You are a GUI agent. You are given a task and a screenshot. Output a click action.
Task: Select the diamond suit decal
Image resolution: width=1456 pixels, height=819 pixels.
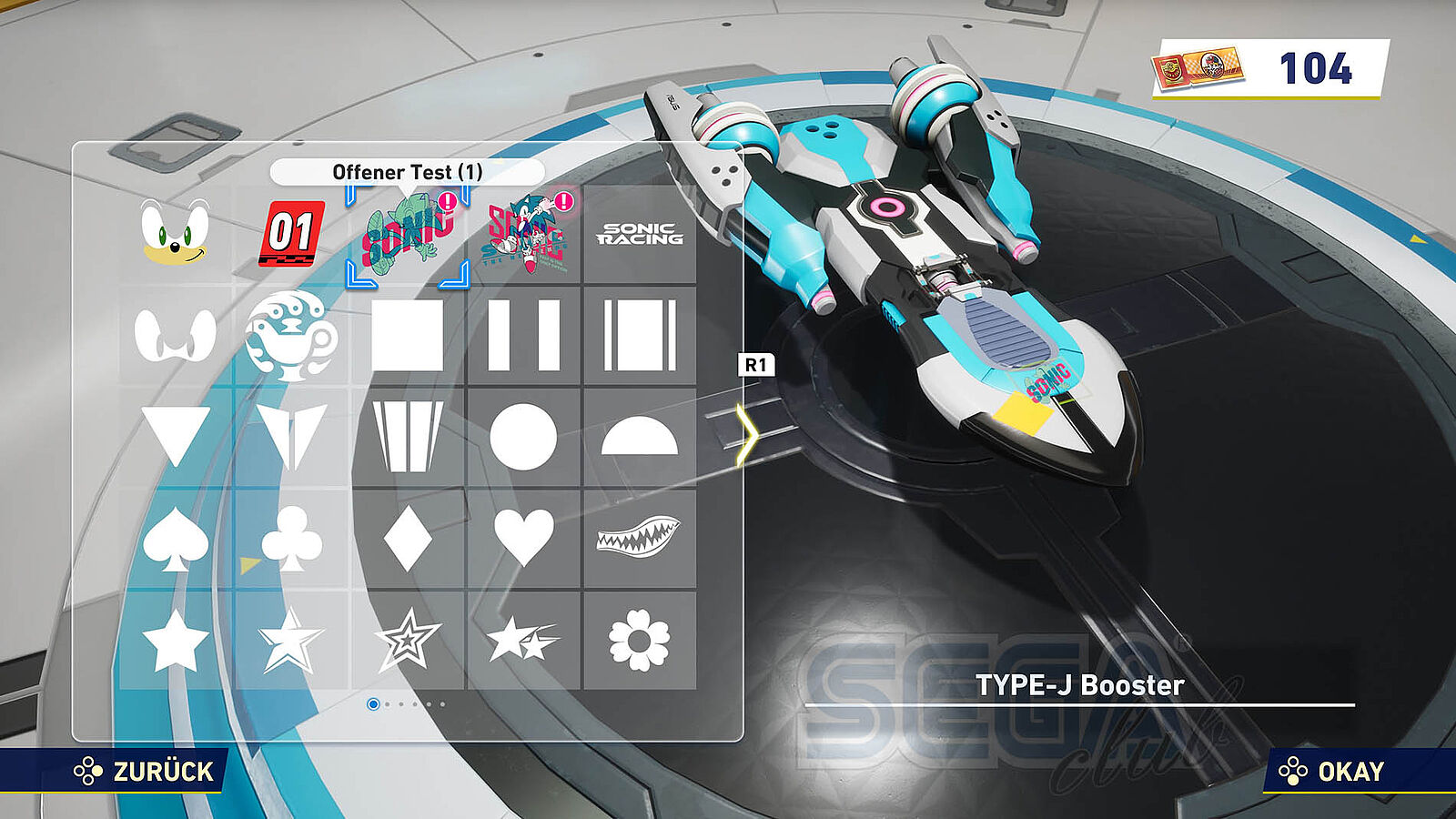[408, 540]
